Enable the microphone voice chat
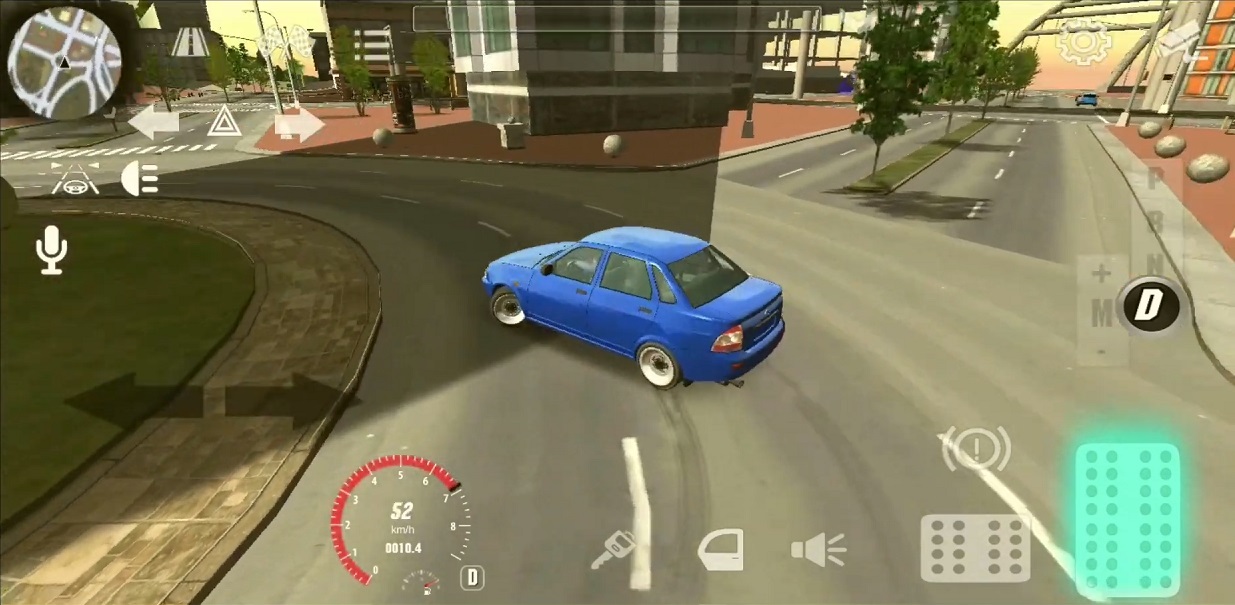 [x=51, y=249]
